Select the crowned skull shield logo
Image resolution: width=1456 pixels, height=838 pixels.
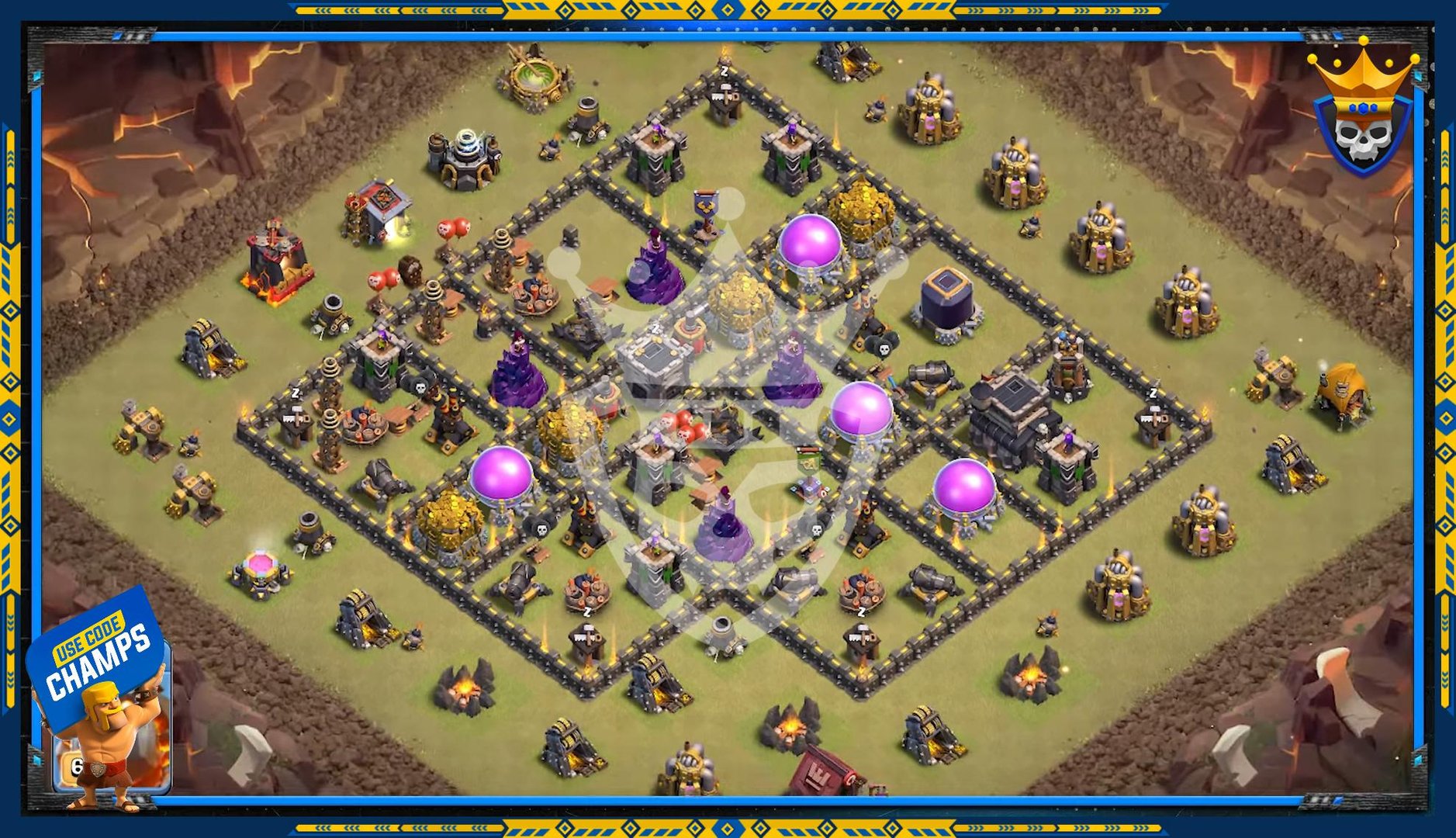(1363, 111)
